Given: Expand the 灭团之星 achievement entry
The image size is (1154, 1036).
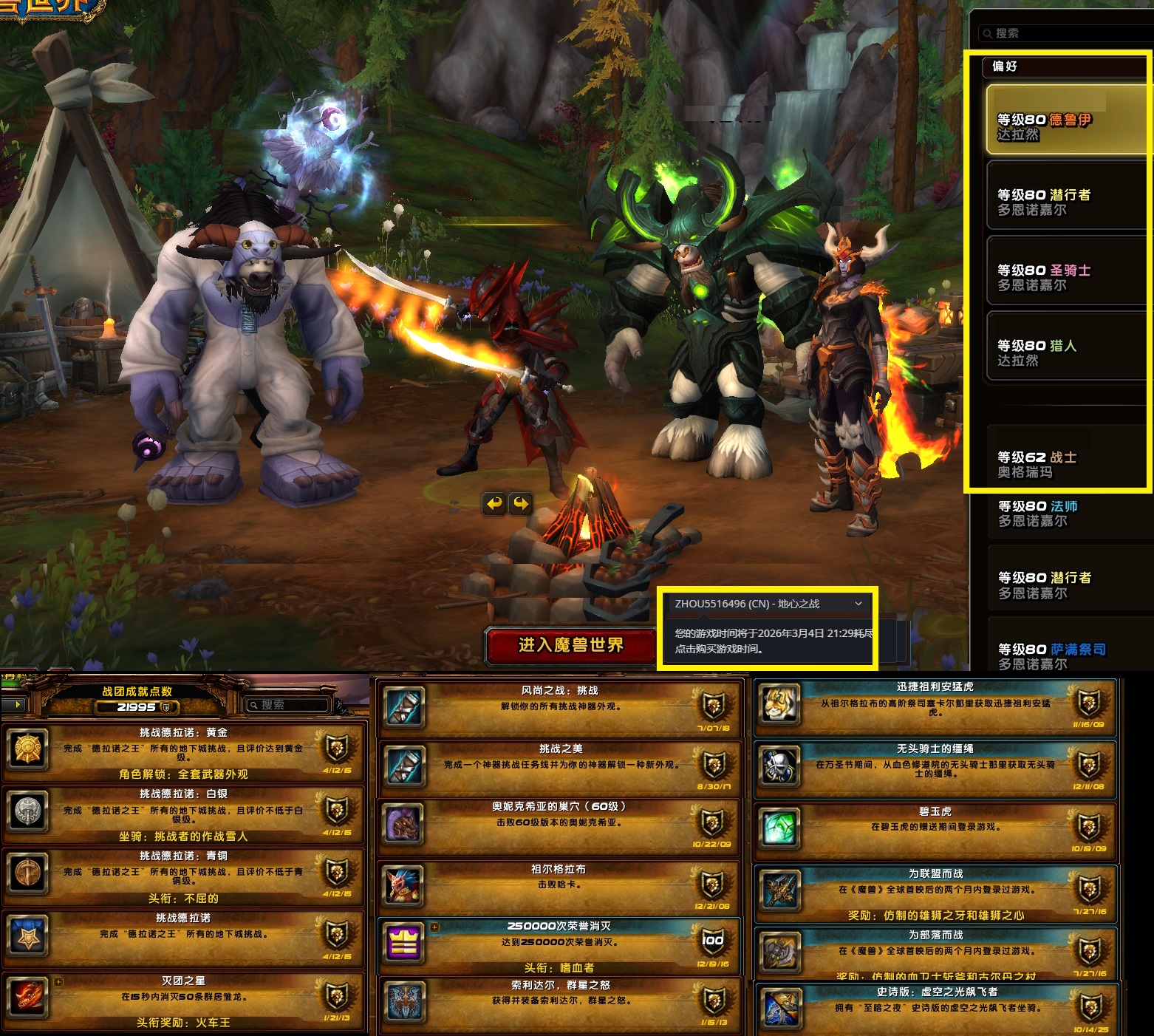Looking at the screenshot, I should tap(183, 1001).
